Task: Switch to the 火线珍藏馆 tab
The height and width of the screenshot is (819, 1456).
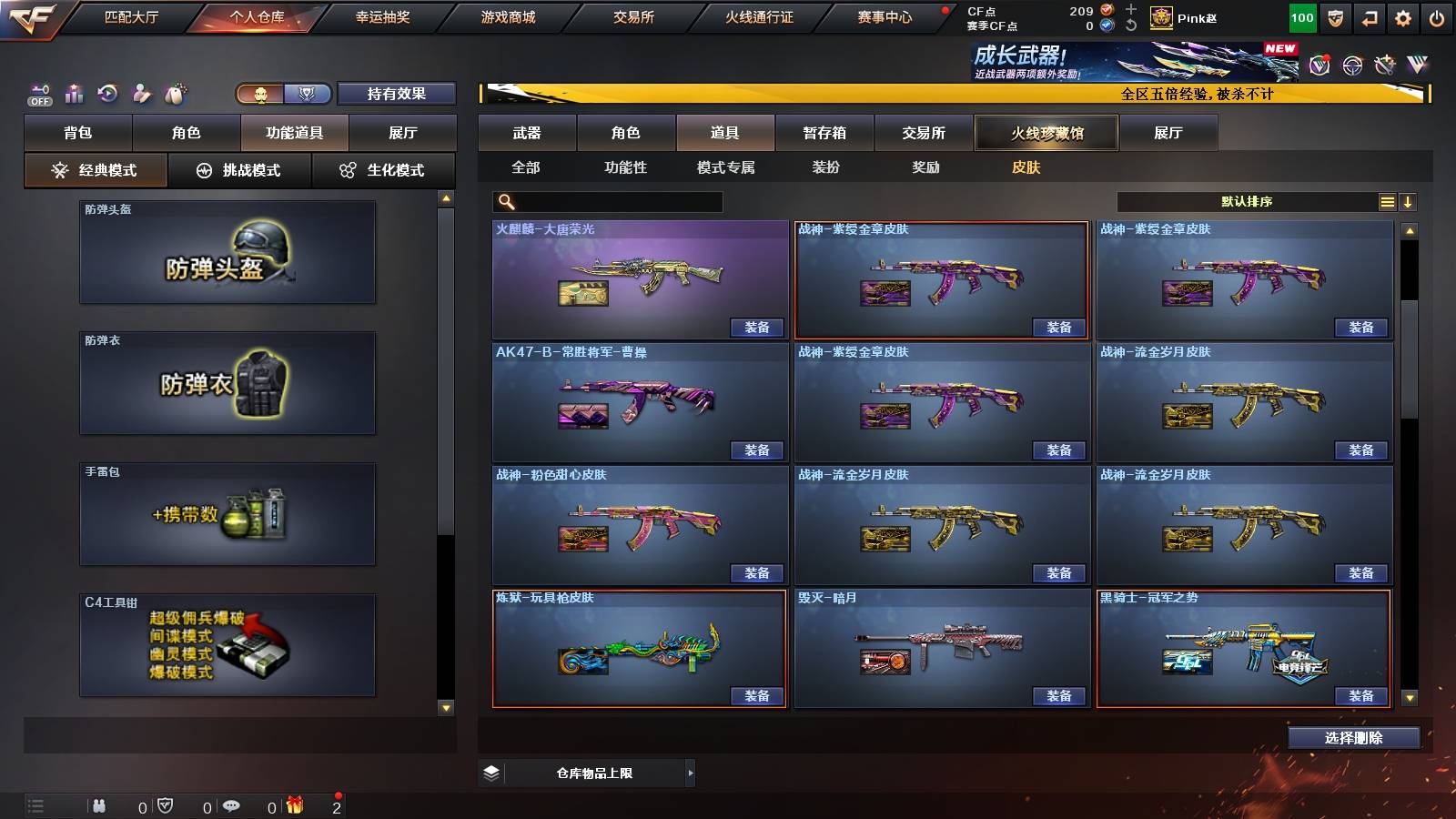Action: coord(1045,133)
